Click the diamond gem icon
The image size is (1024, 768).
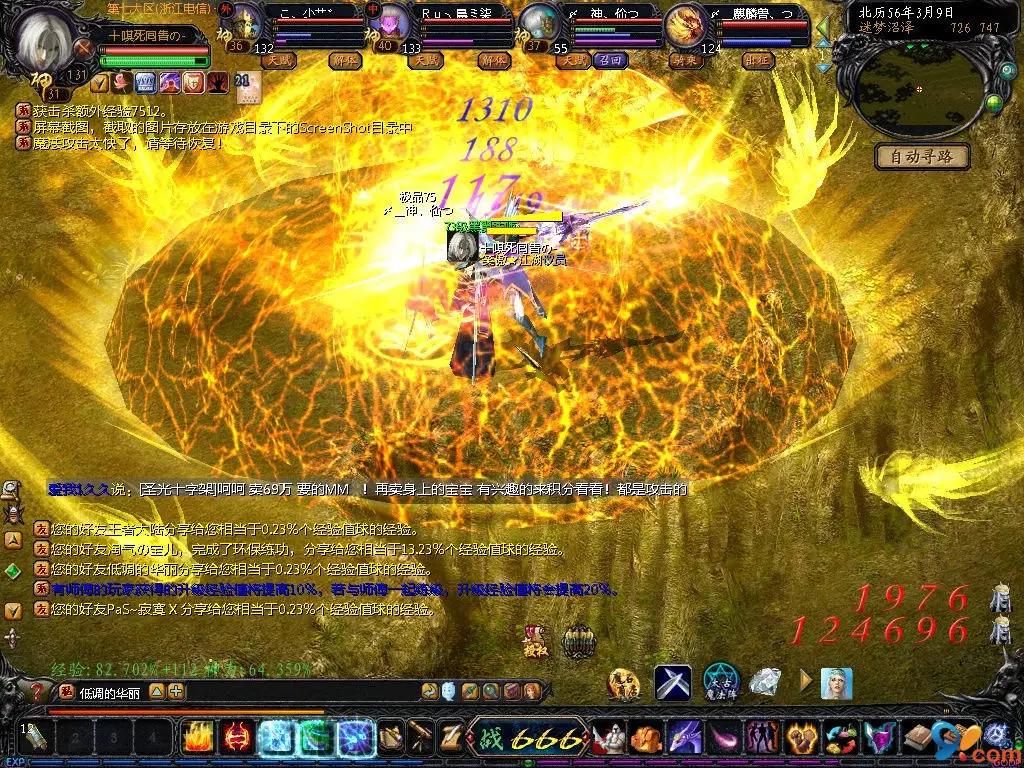[x=765, y=683]
